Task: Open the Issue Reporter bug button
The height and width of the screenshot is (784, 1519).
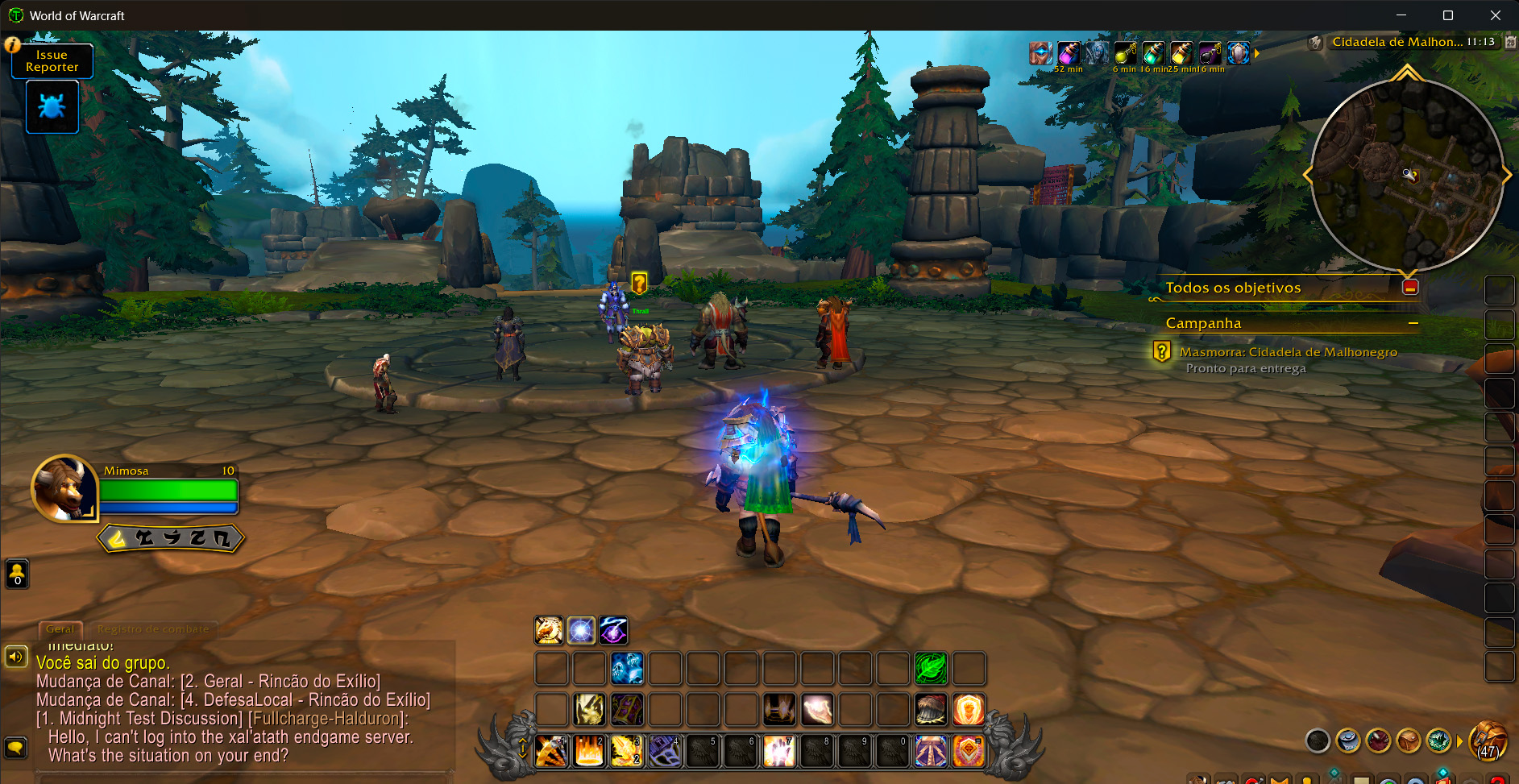Action: coord(52,107)
